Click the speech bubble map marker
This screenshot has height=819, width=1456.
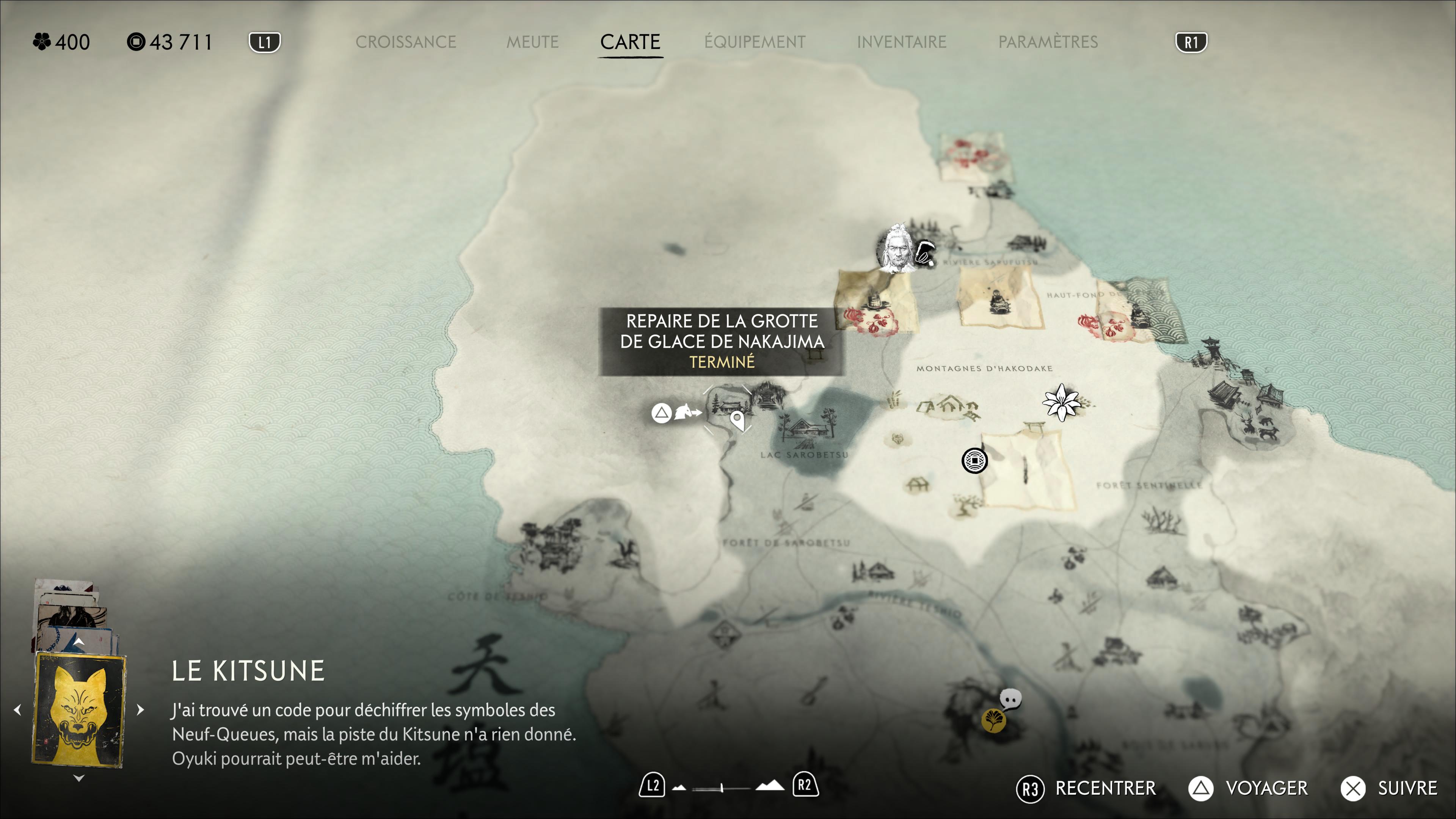[x=1010, y=699]
